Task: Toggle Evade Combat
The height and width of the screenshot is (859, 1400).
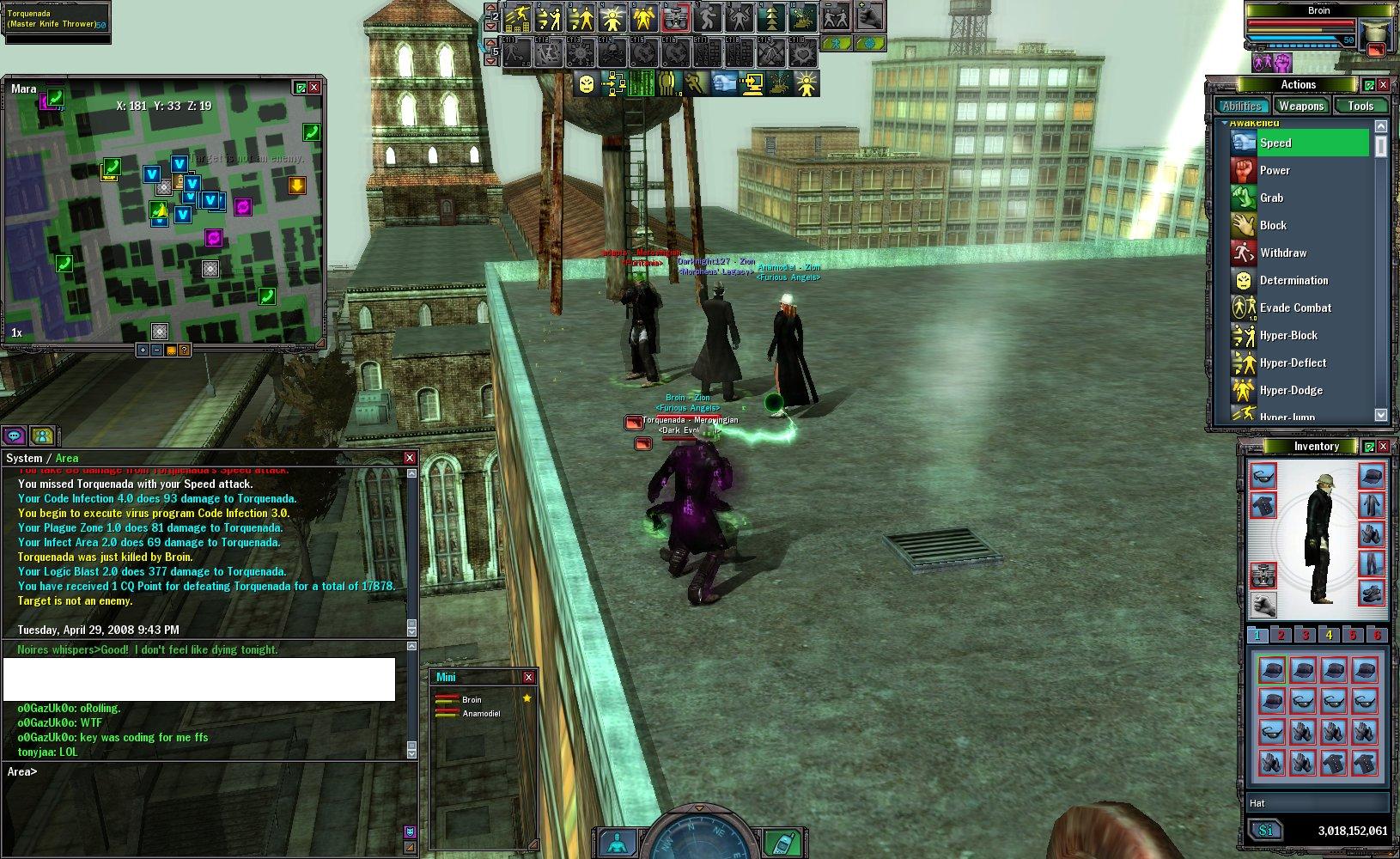Action: pos(1295,308)
